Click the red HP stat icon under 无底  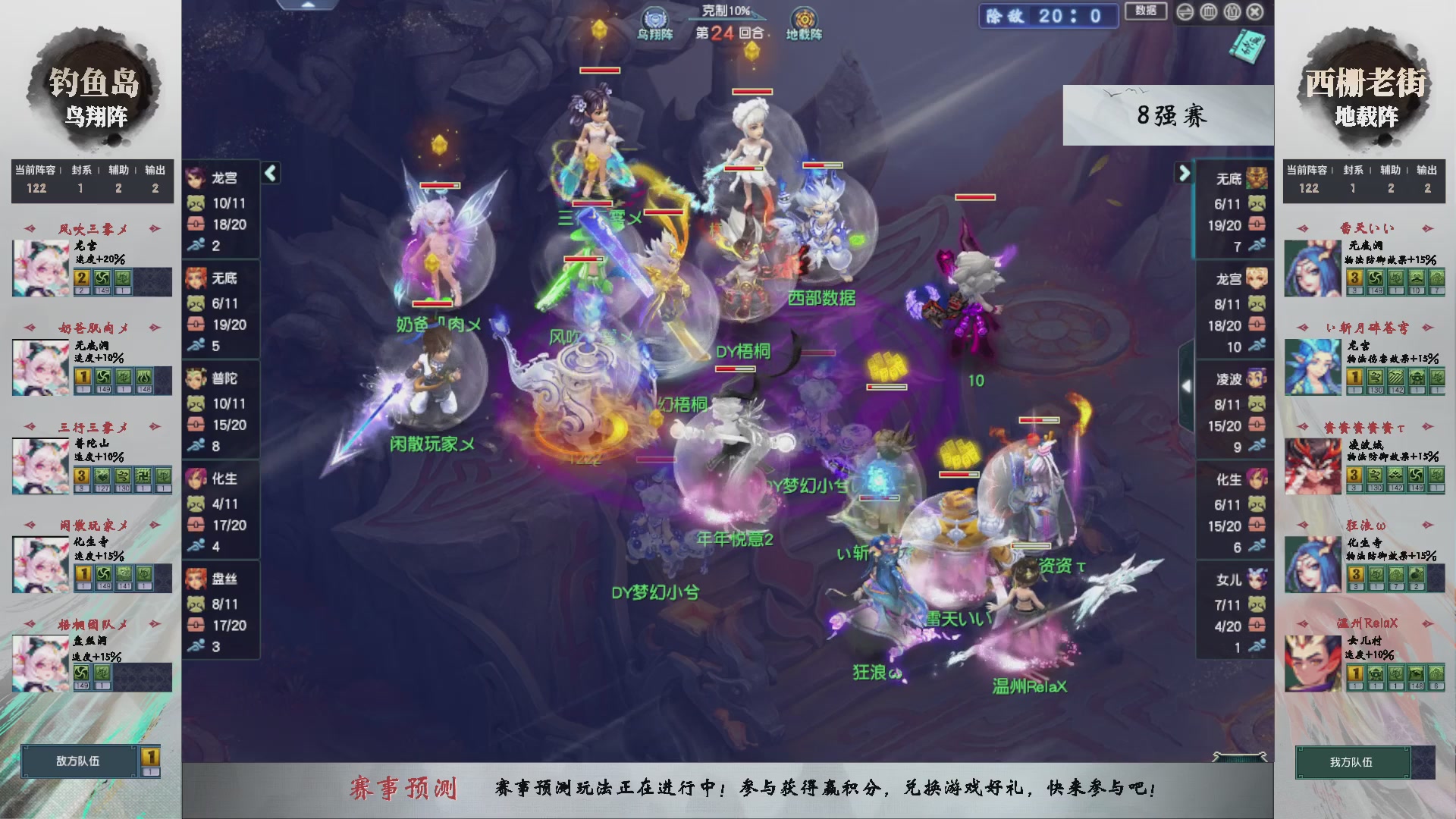point(196,325)
